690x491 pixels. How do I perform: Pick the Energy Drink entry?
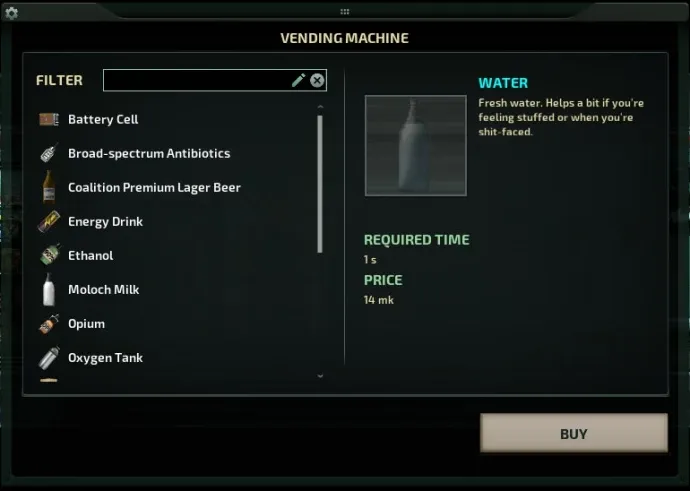click(105, 222)
